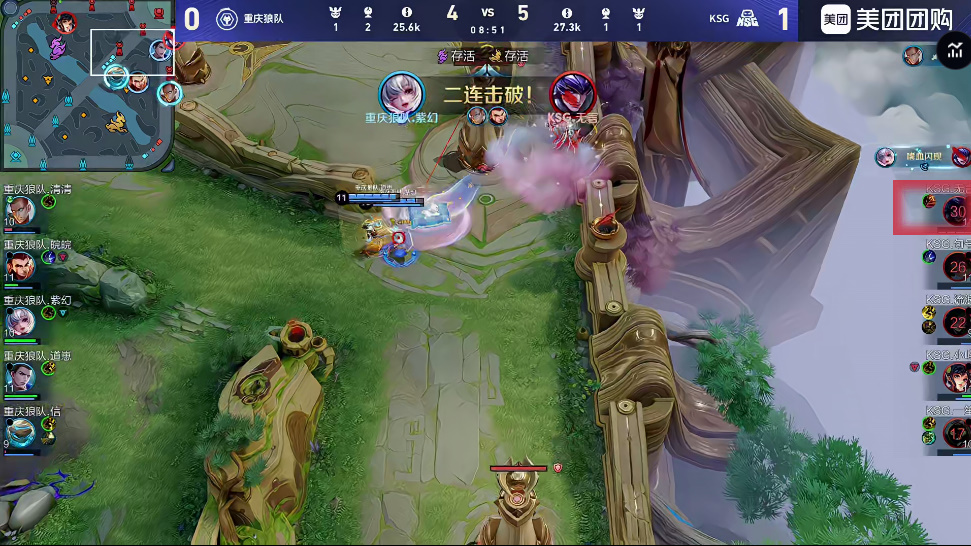971x546 pixels.
Task: Click 无言's hero portrait in kill banner
Action: coord(573,94)
